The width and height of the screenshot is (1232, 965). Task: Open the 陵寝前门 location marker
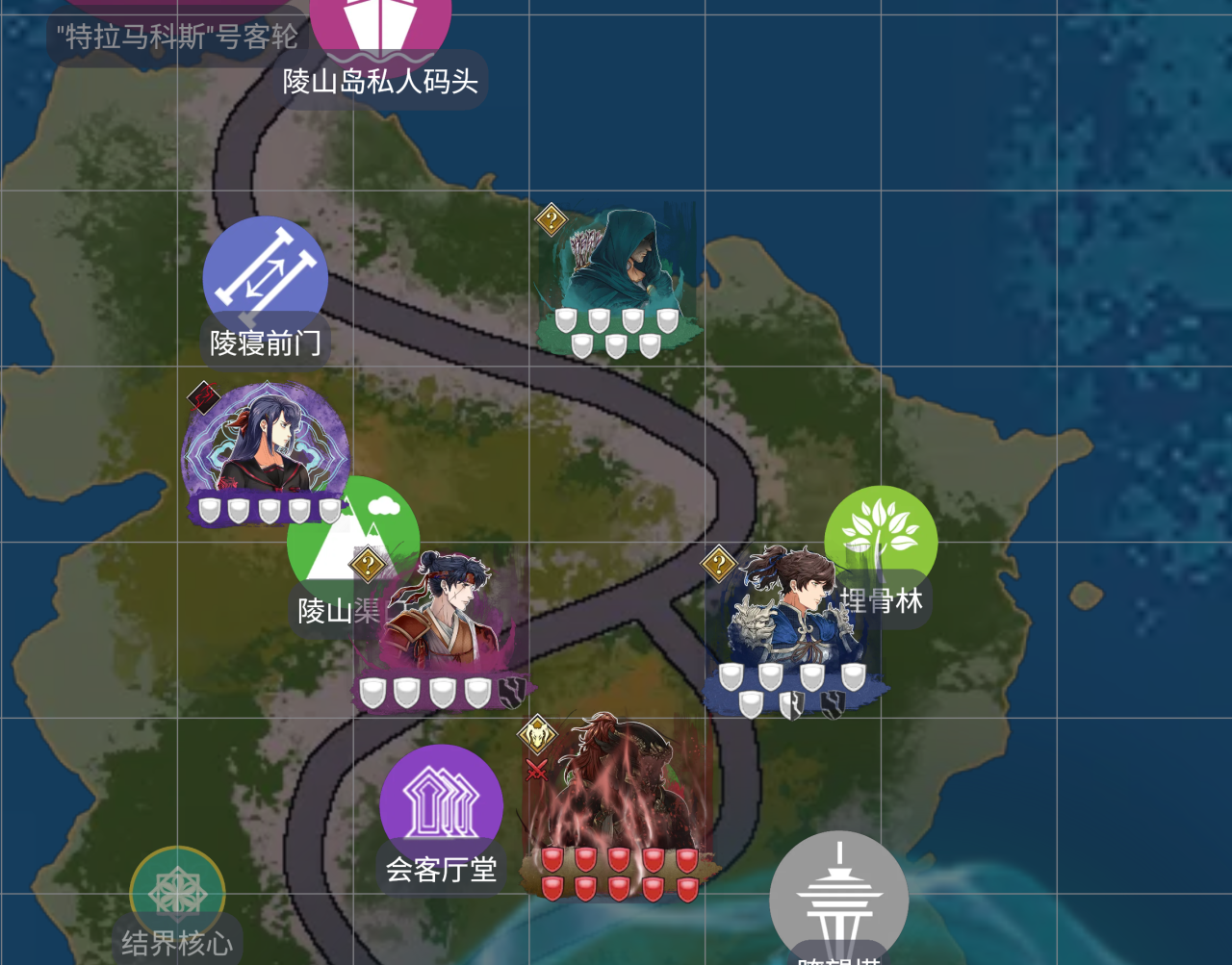pos(265,276)
